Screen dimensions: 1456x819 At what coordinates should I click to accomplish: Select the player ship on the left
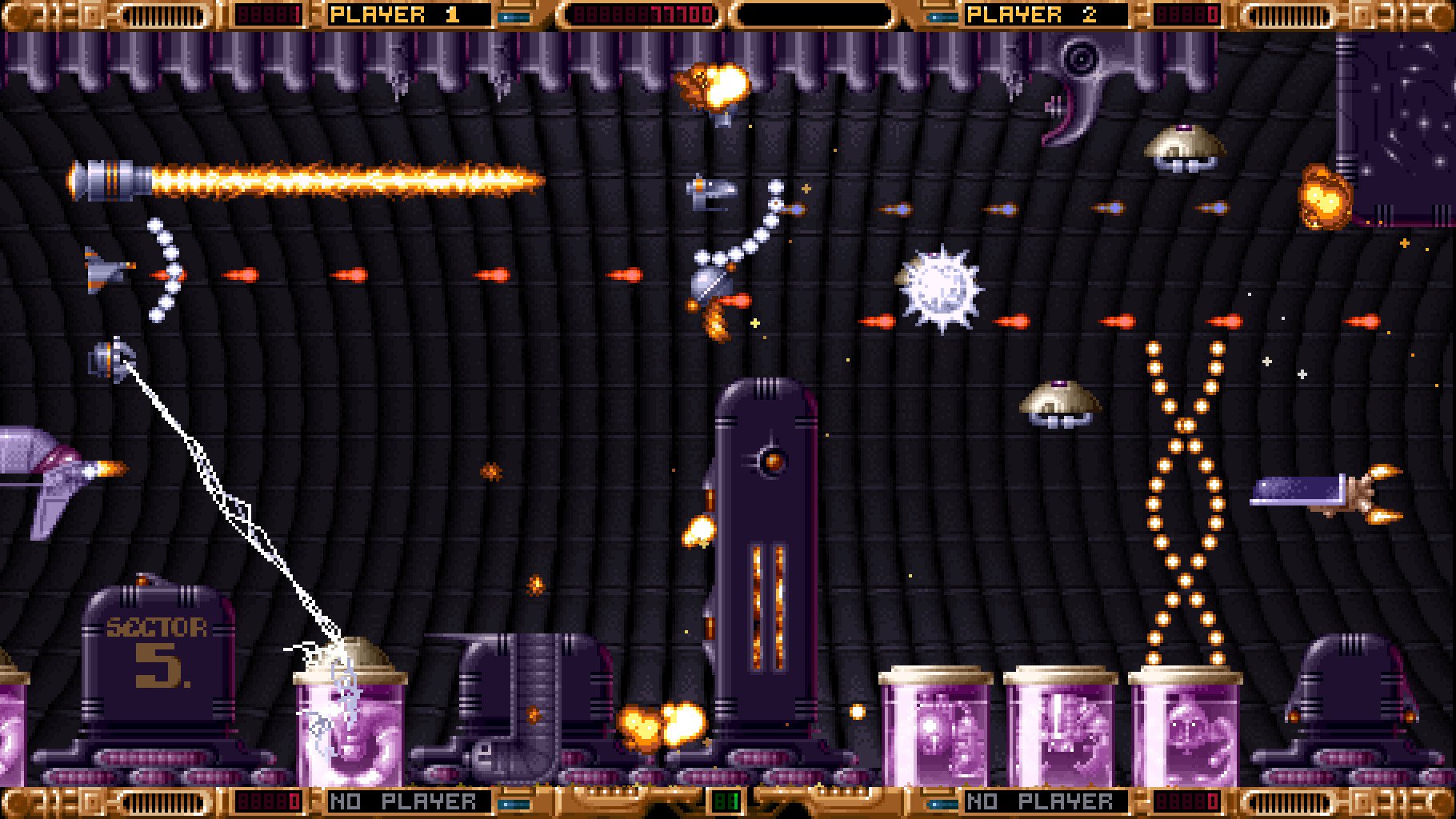coord(104,272)
